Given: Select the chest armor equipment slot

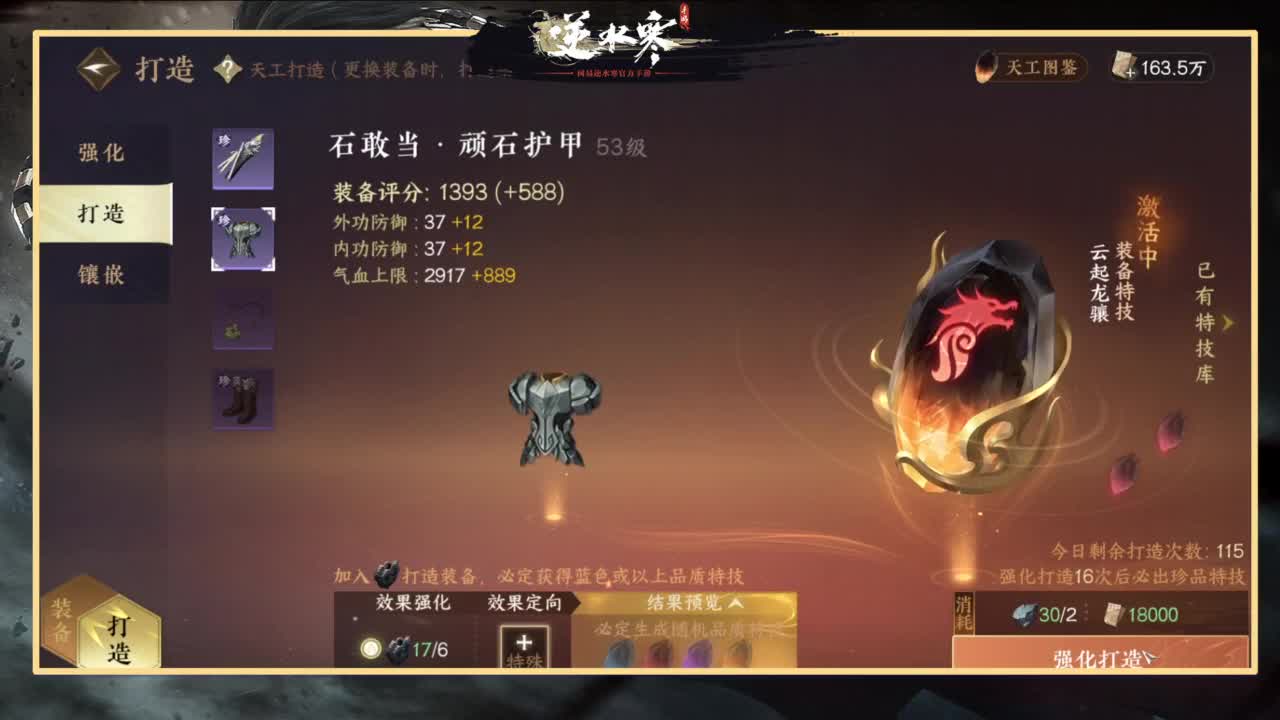Looking at the screenshot, I should (240, 237).
